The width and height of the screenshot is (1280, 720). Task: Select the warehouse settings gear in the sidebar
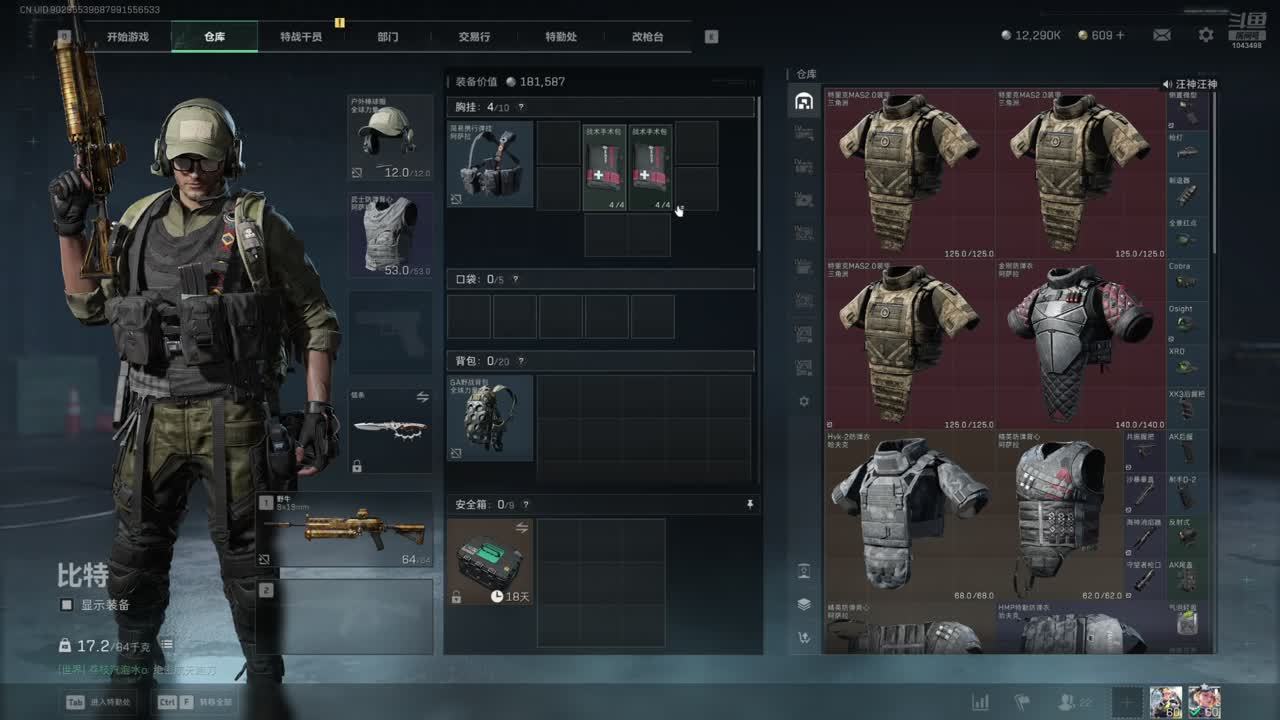(x=804, y=401)
